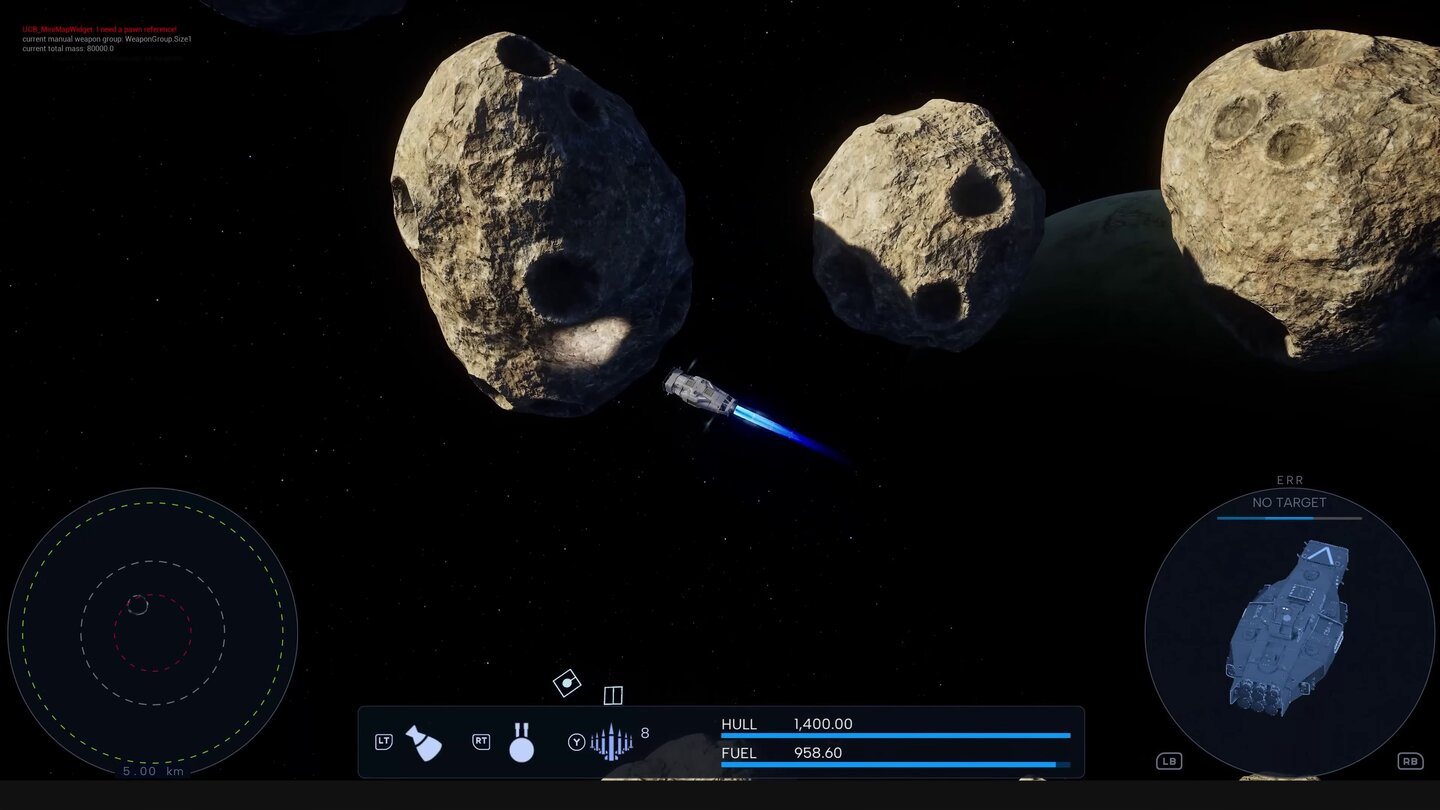Click the LT button prompt badge

click(x=383, y=742)
